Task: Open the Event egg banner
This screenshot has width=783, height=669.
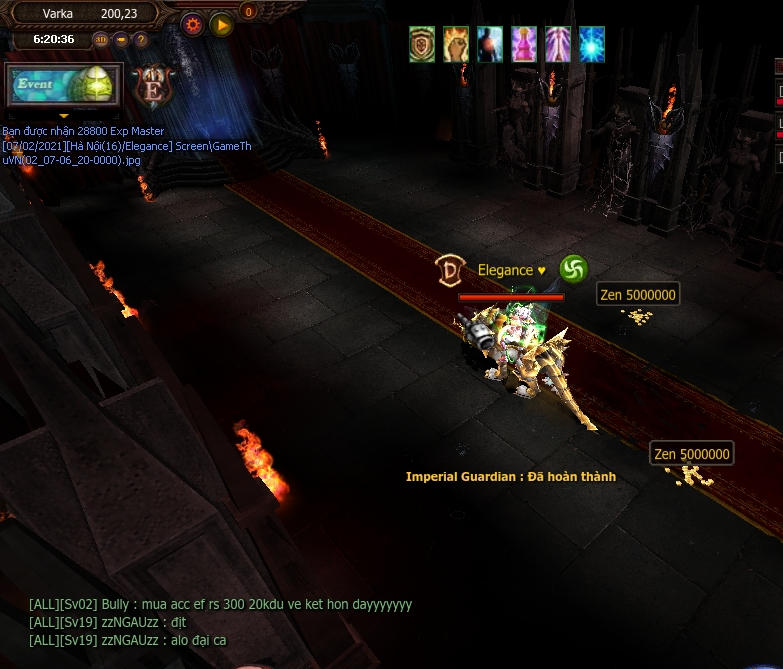Action: tap(64, 86)
